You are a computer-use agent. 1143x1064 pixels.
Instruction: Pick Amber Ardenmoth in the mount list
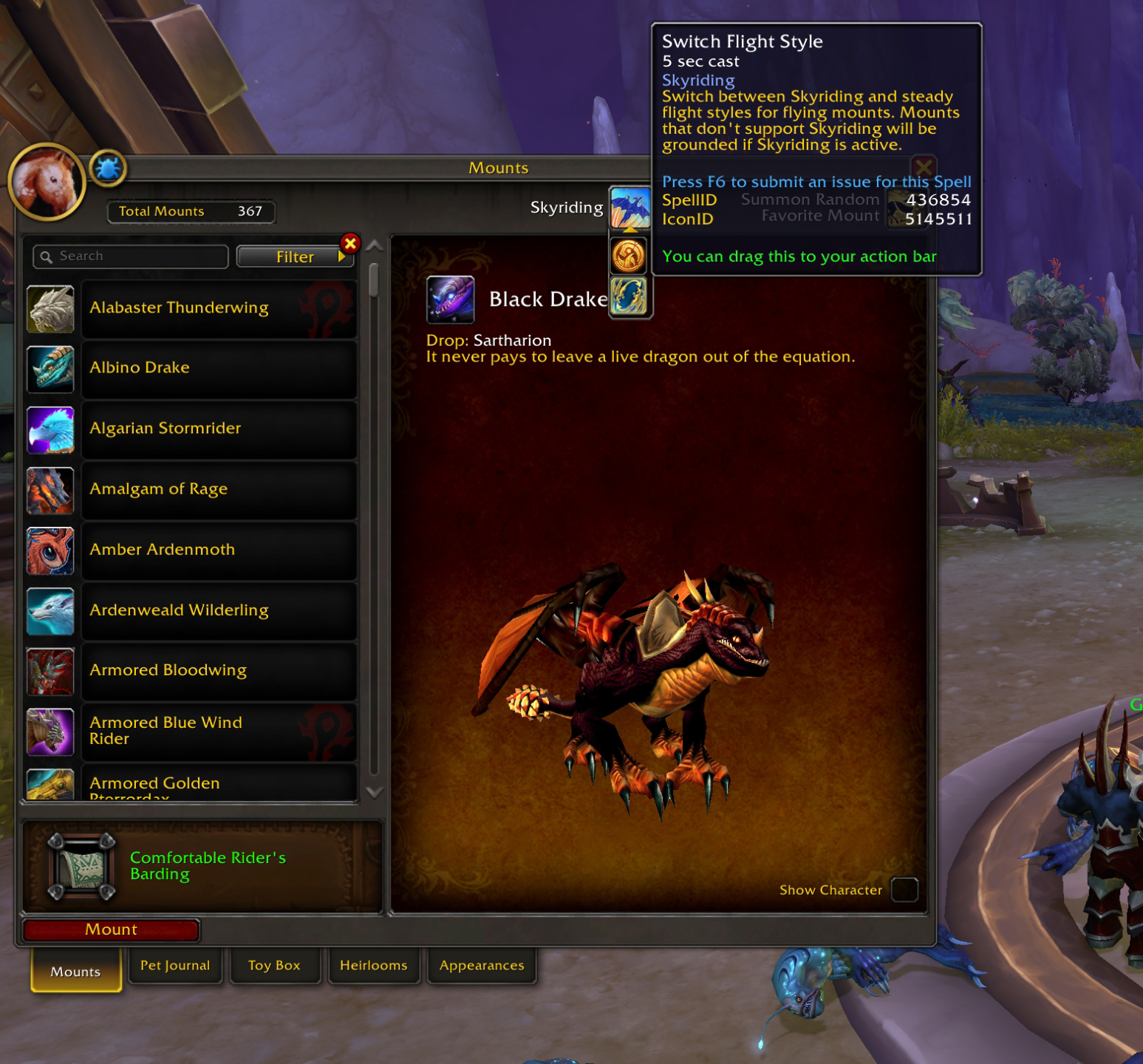pos(218,550)
